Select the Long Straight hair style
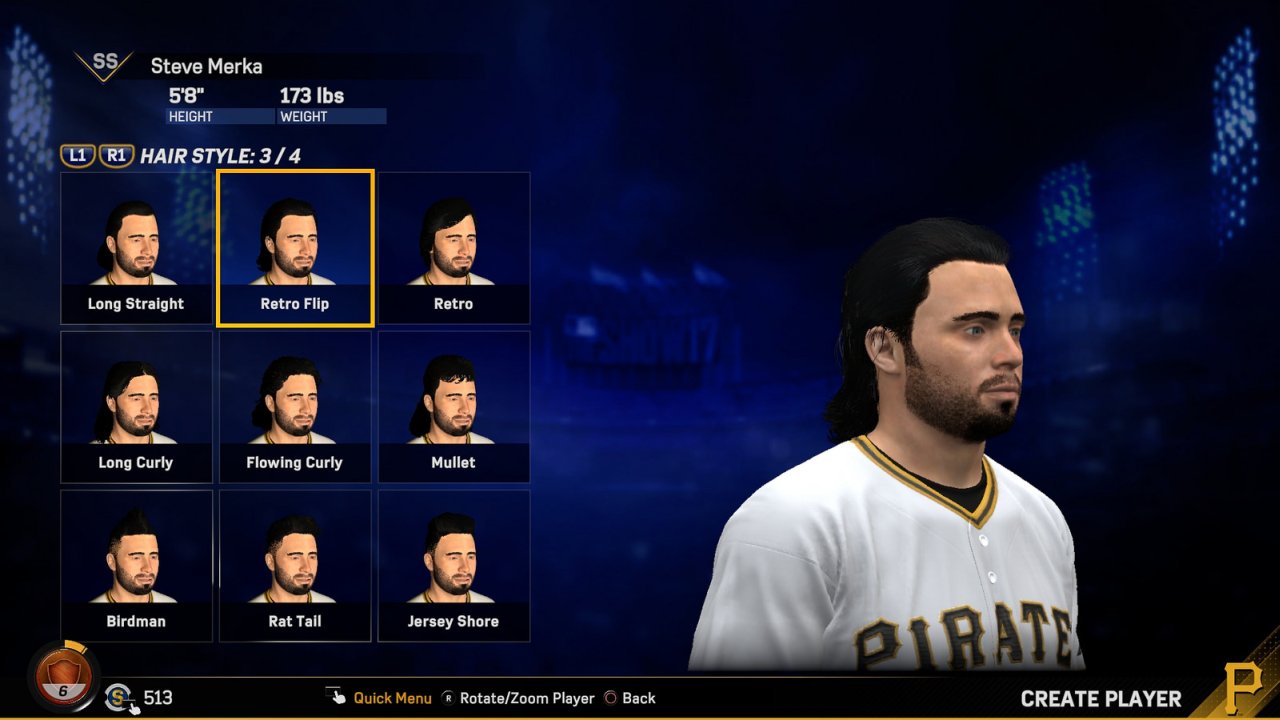This screenshot has height=720, width=1280. [136, 248]
